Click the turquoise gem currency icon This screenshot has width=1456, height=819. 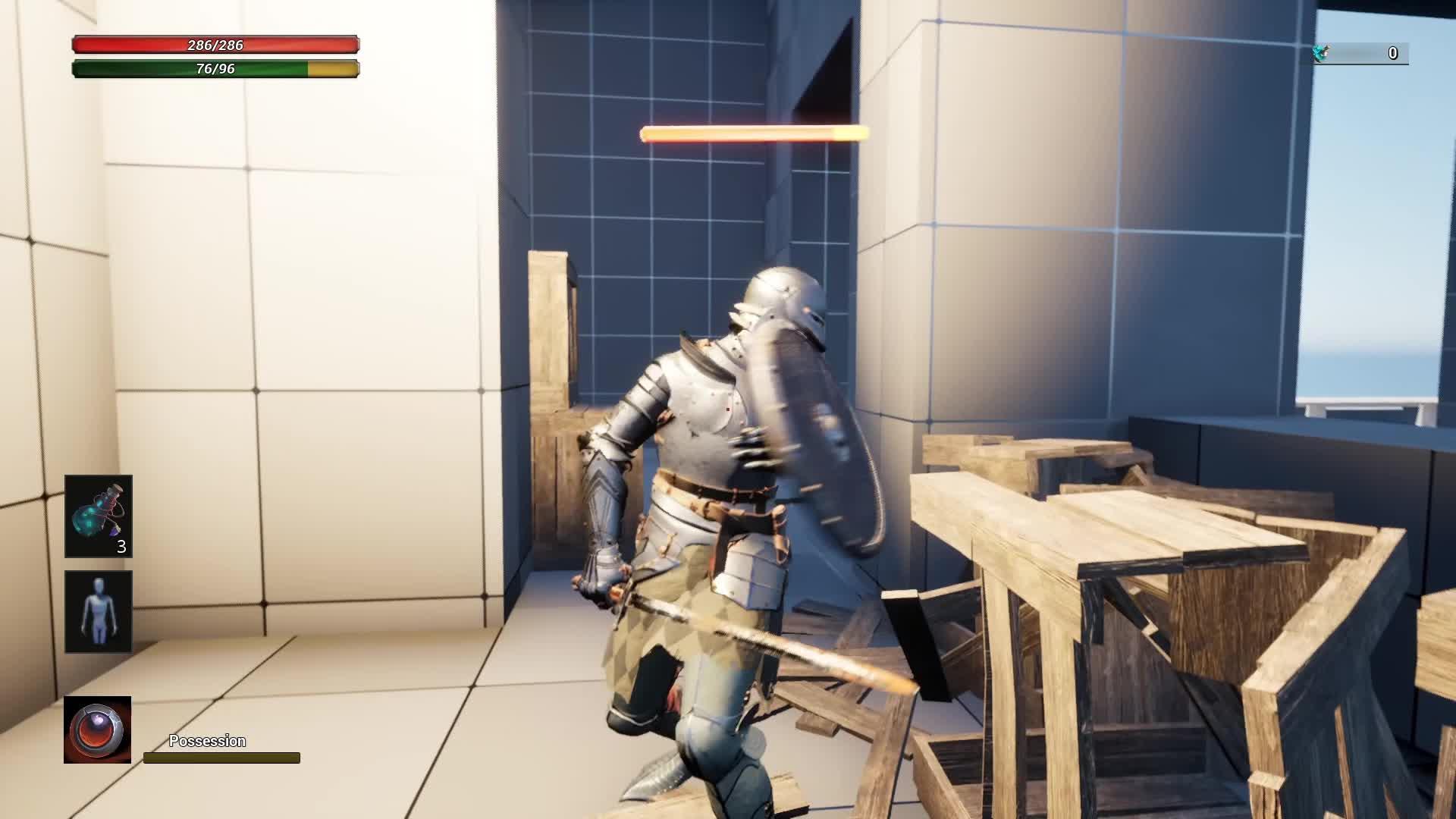(x=1322, y=53)
